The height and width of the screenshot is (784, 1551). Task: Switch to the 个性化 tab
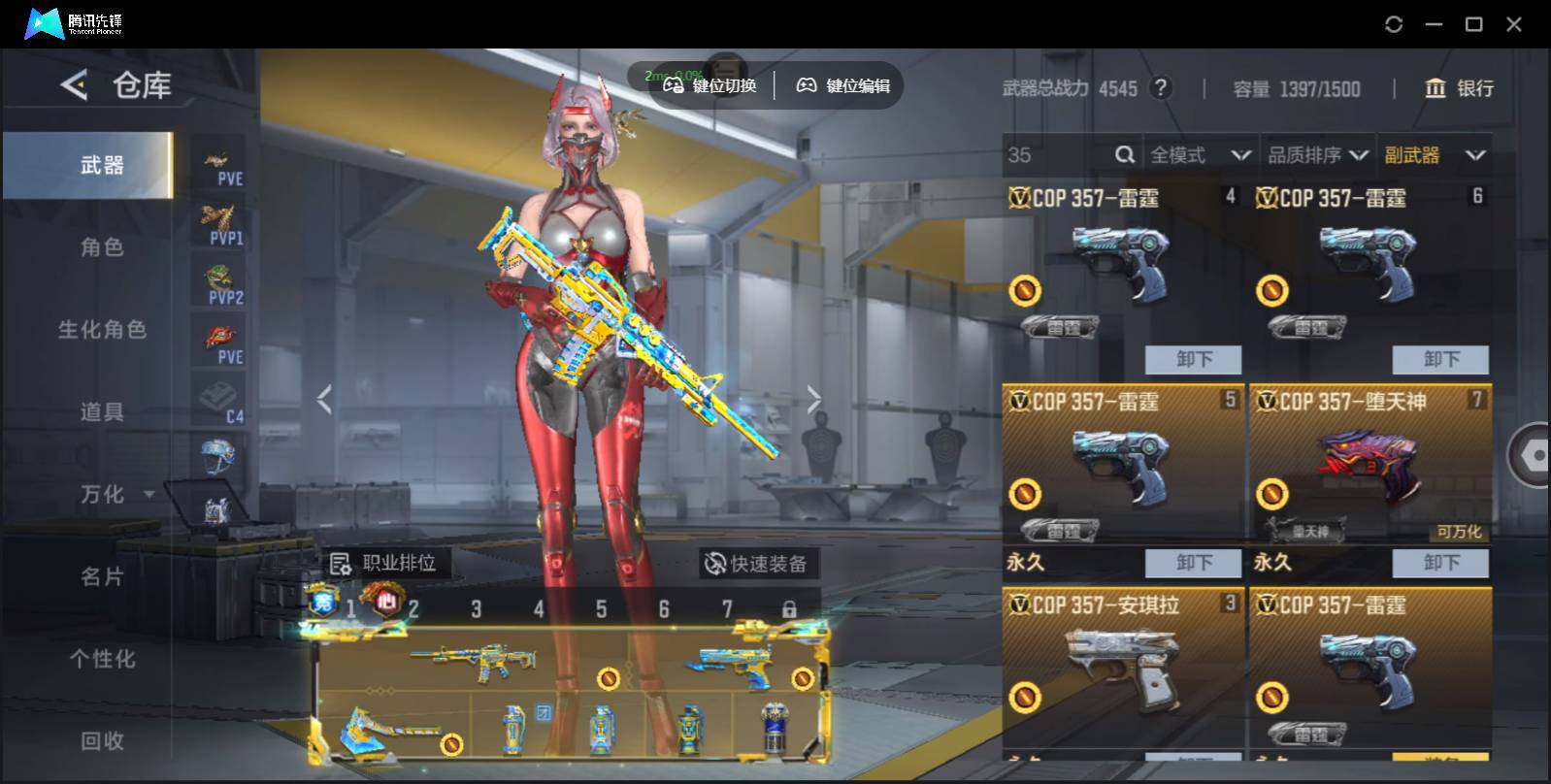[x=102, y=660]
